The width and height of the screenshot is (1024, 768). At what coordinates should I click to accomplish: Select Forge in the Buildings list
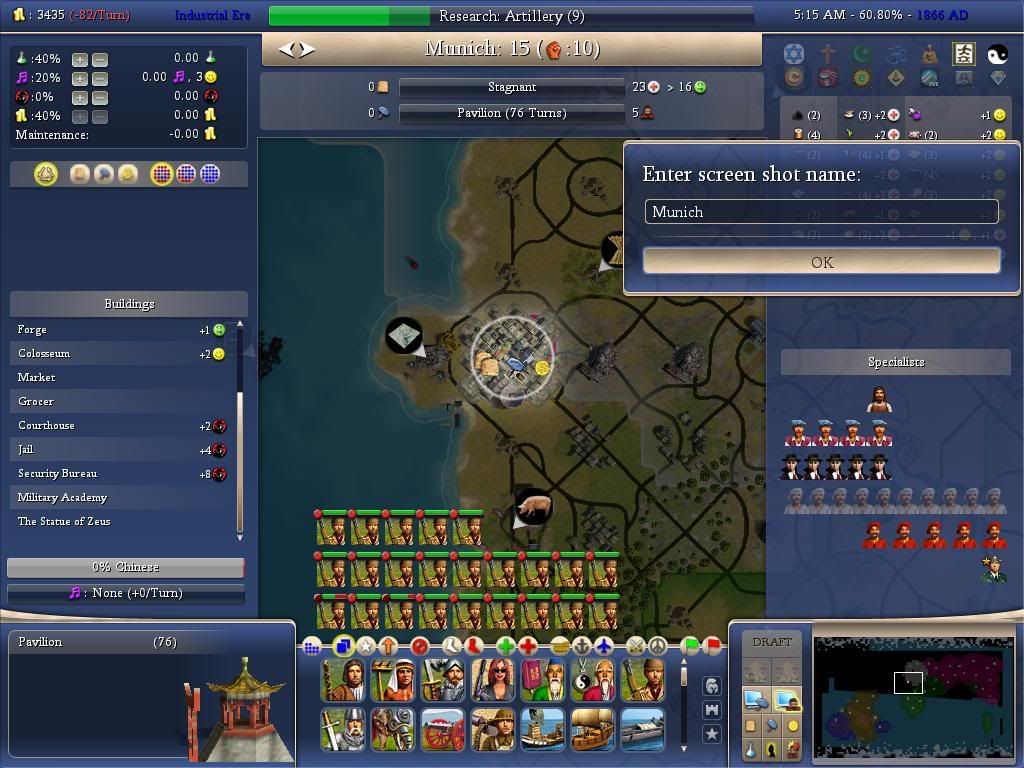33,330
